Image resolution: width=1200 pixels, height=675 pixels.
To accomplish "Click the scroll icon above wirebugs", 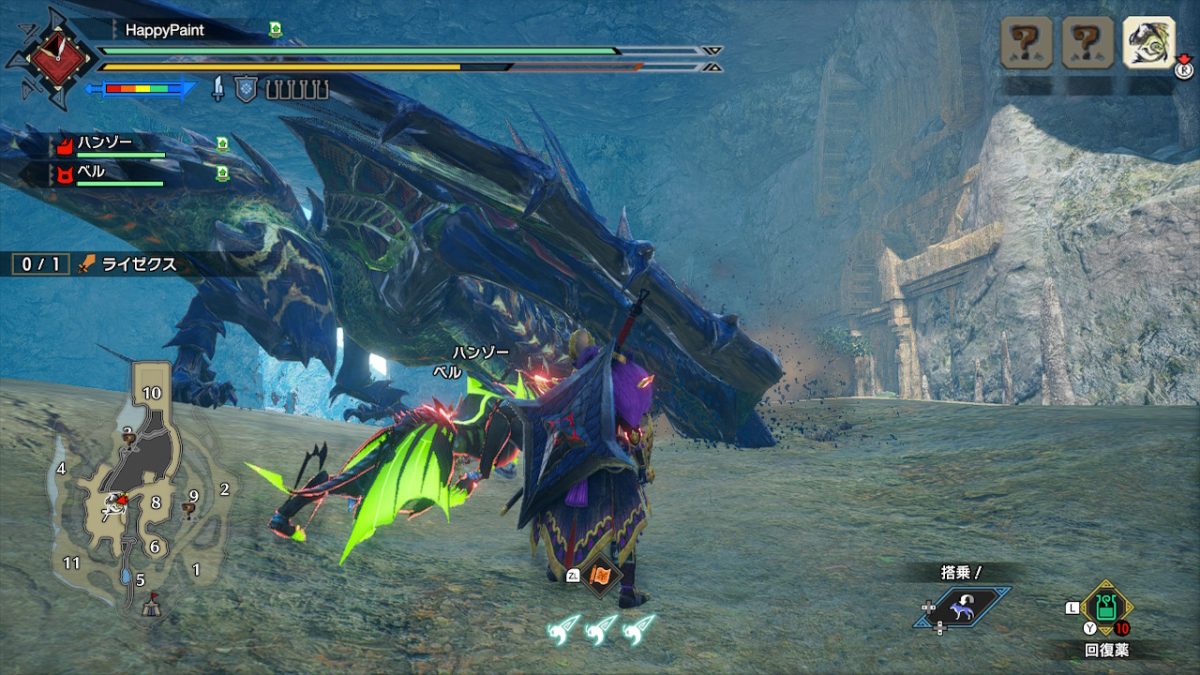I will [602, 576].
